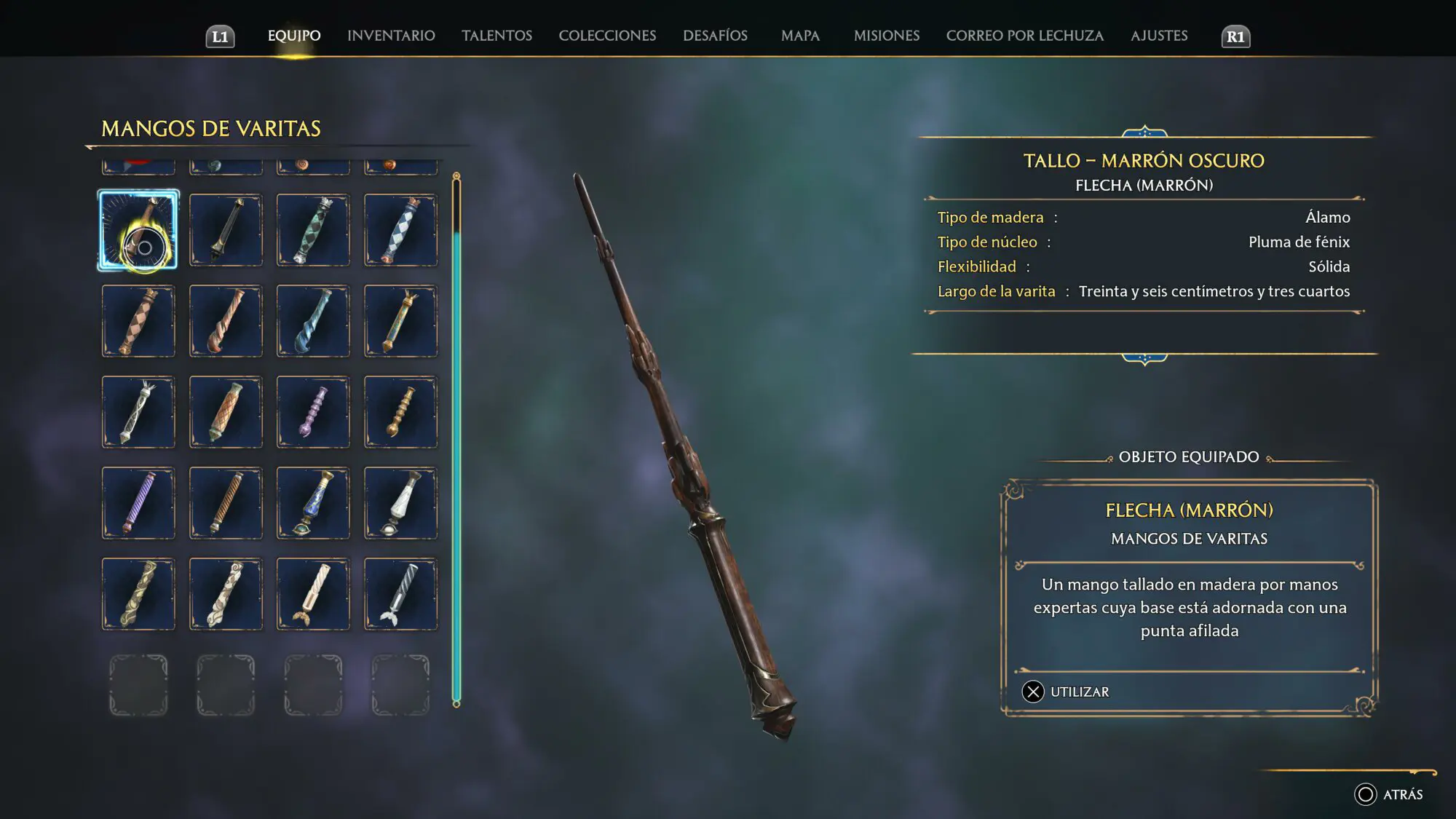Choose the blue swirl twisted wand handle
The image size is (1456, 819).
click(313, 321)
